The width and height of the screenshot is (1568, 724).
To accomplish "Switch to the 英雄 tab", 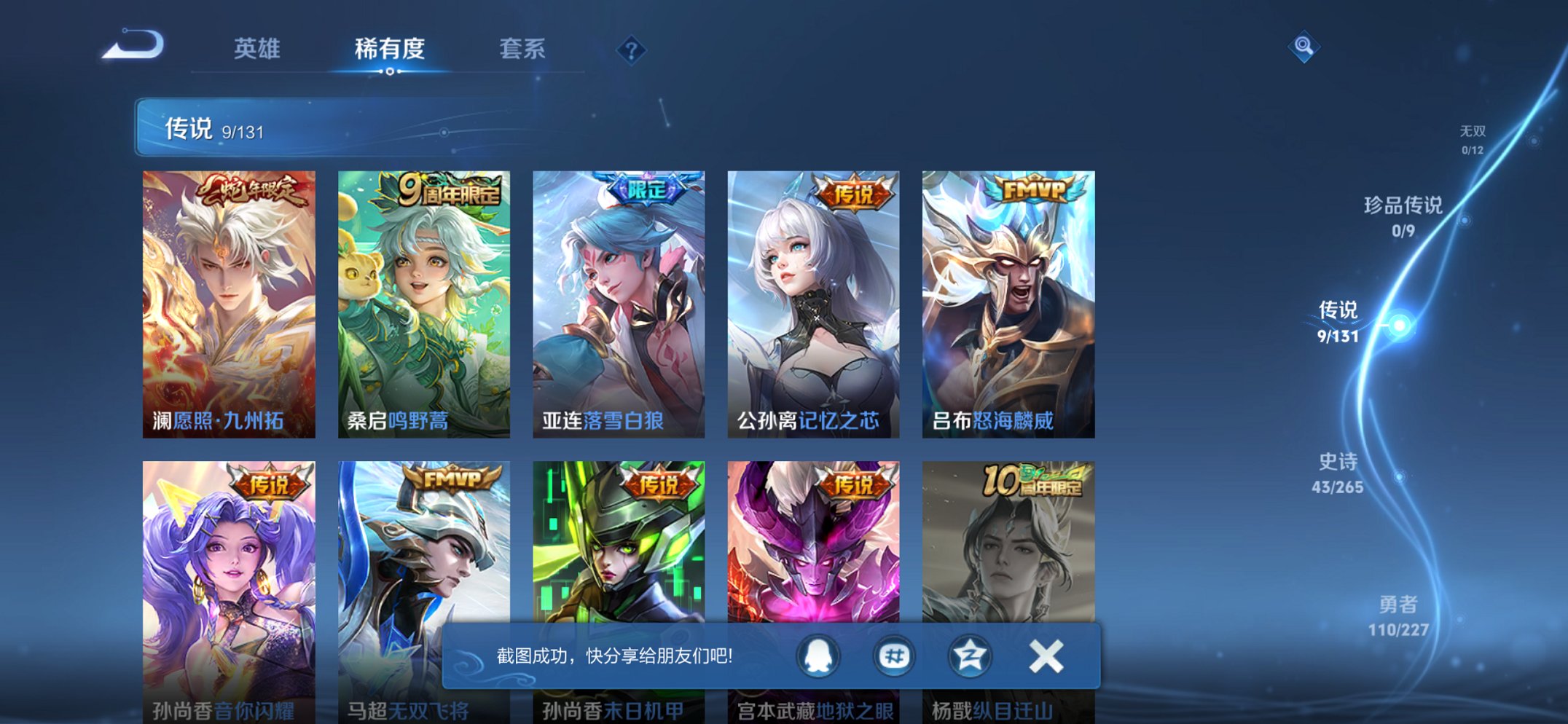I will click(256, 50).
